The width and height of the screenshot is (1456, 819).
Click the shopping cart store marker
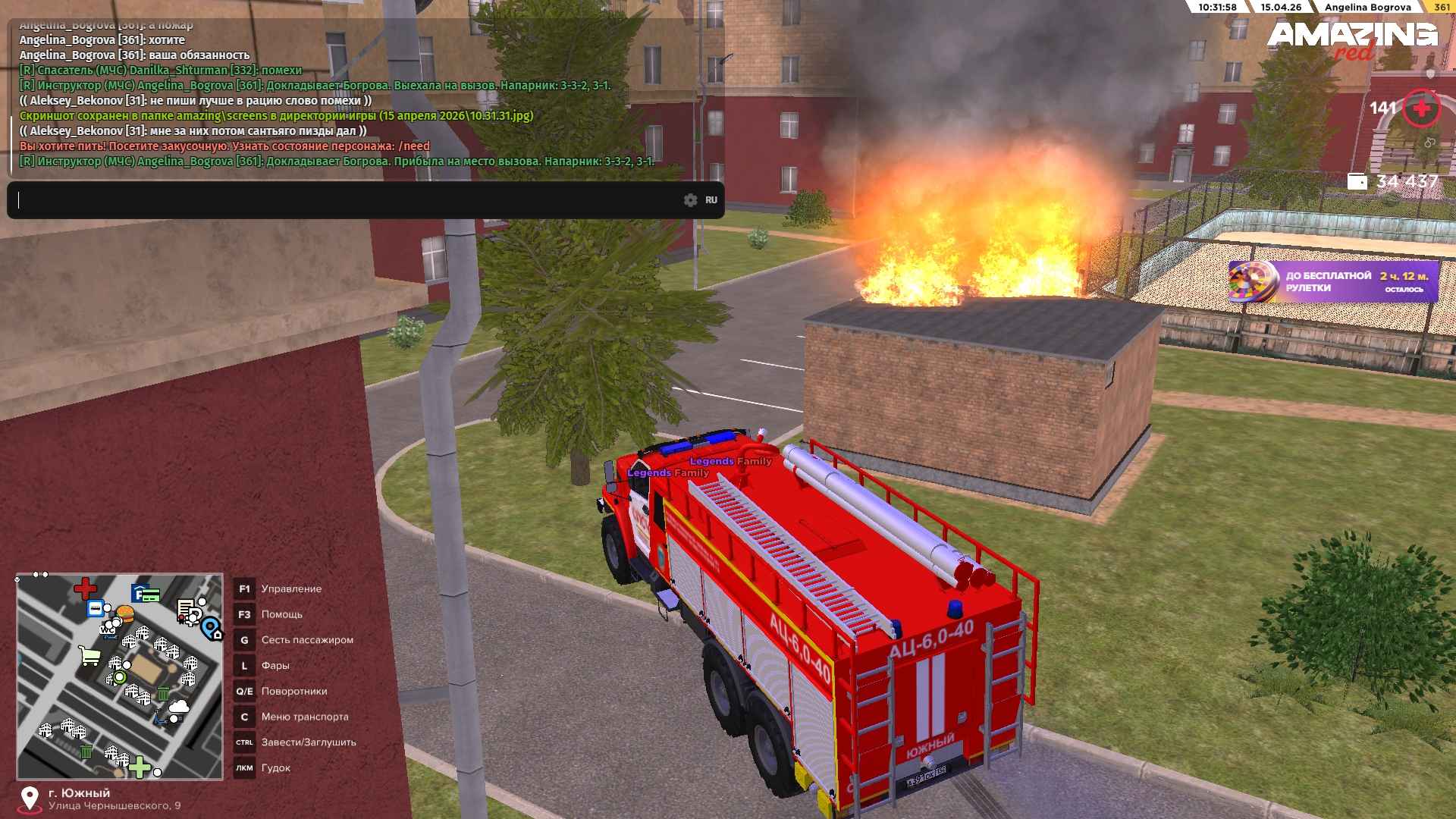pos(90,656)
